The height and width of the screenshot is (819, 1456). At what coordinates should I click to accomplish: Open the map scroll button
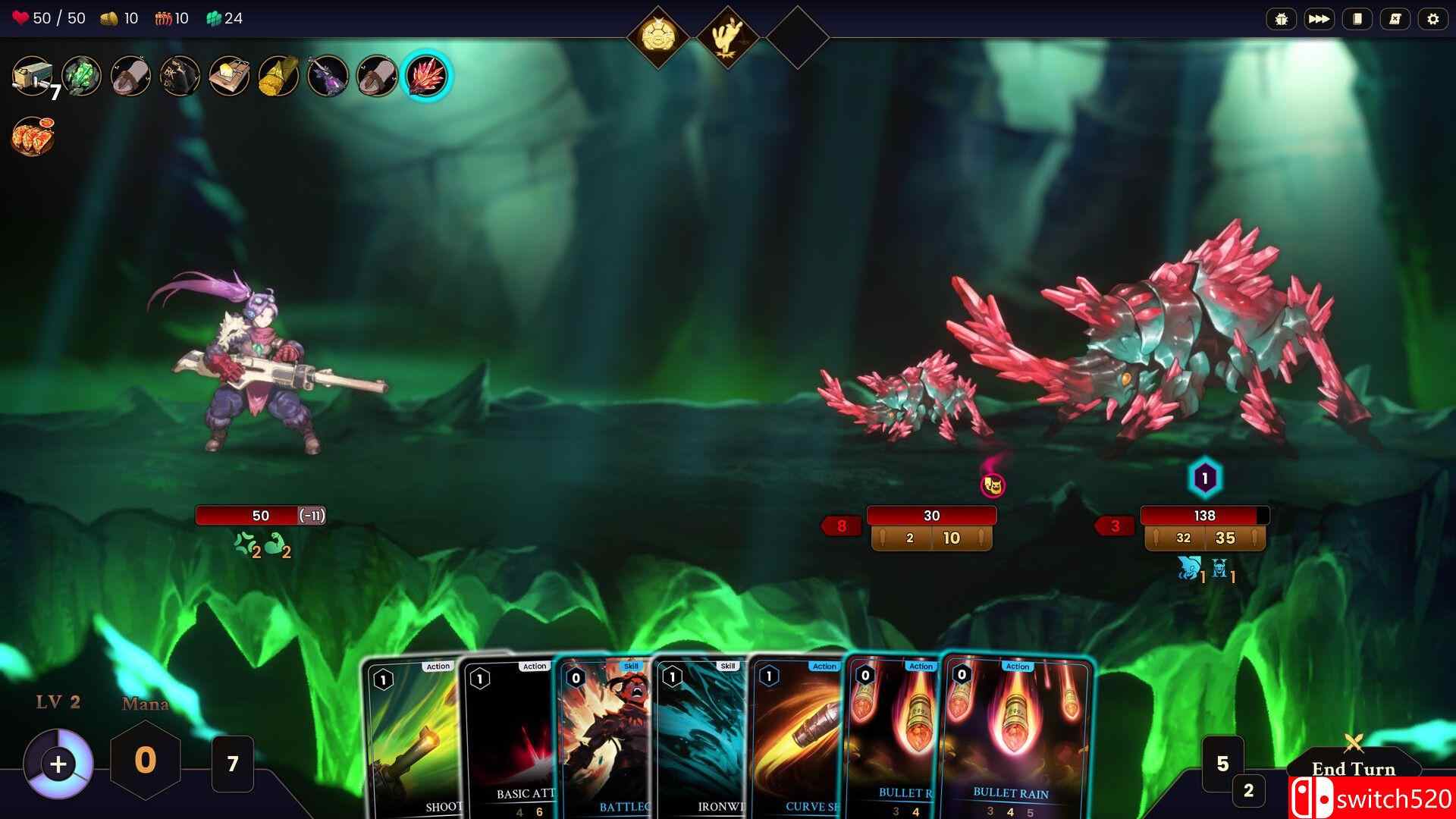click(x=1395, y=19)
